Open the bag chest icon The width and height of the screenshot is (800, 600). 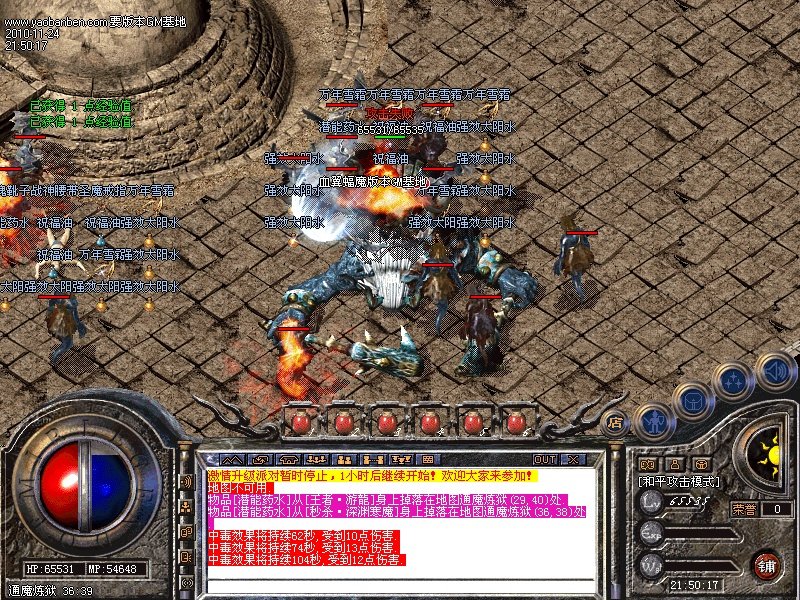click(x=691, y=400)
